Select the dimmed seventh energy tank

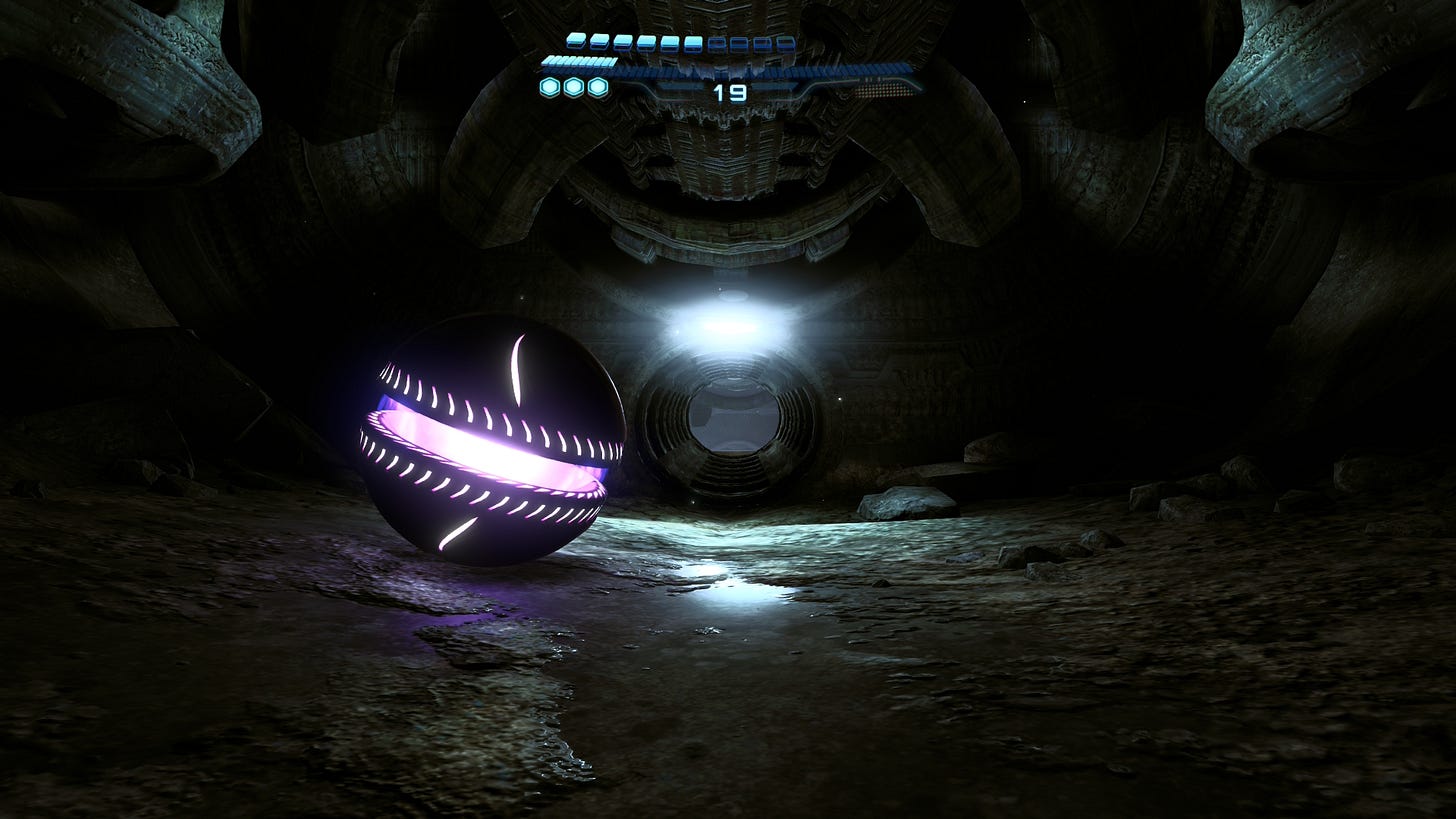click(717, 41)
